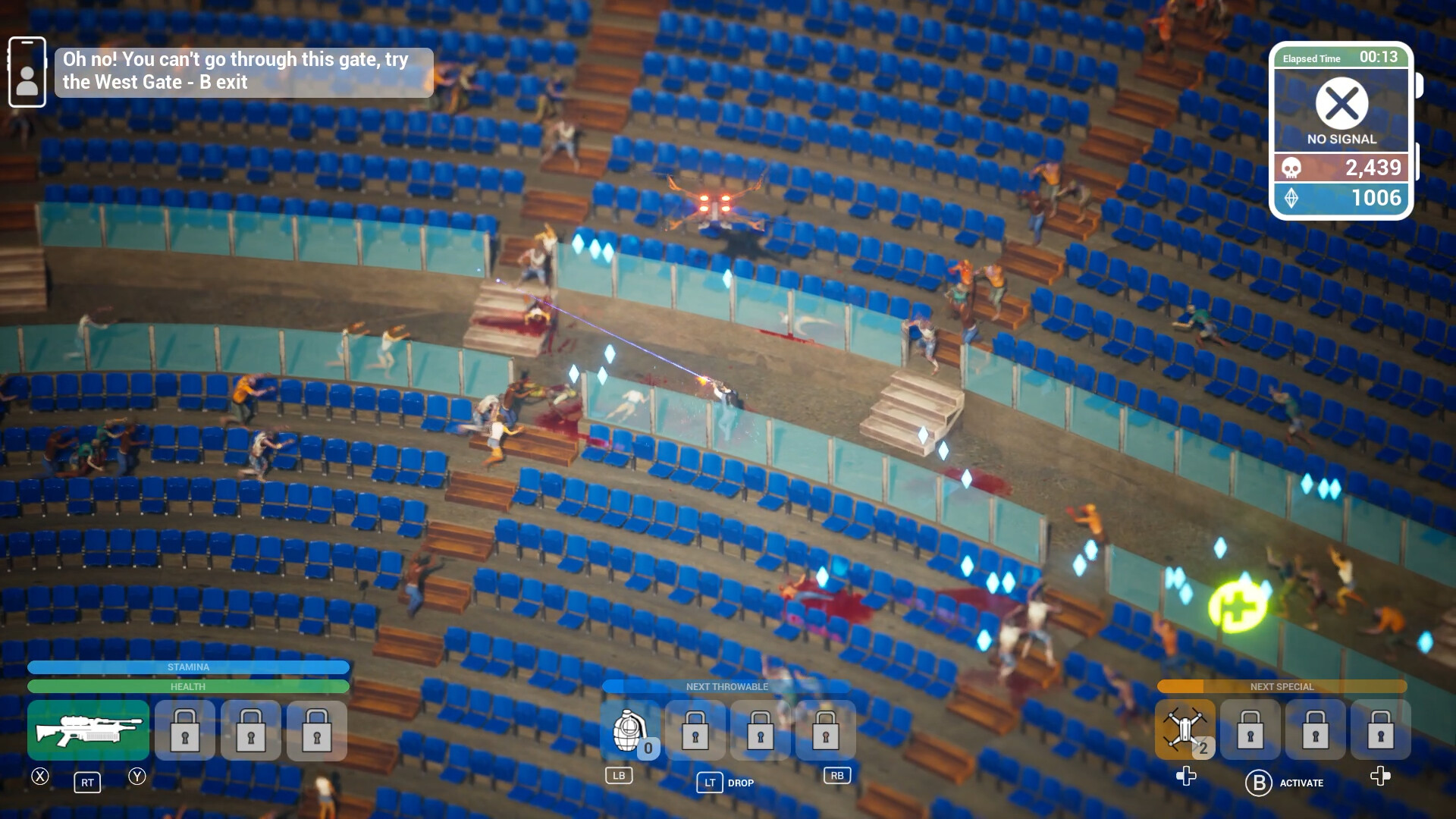Click the first locked weapon slot padlock
1456x819 pixels.
point(184,730)
